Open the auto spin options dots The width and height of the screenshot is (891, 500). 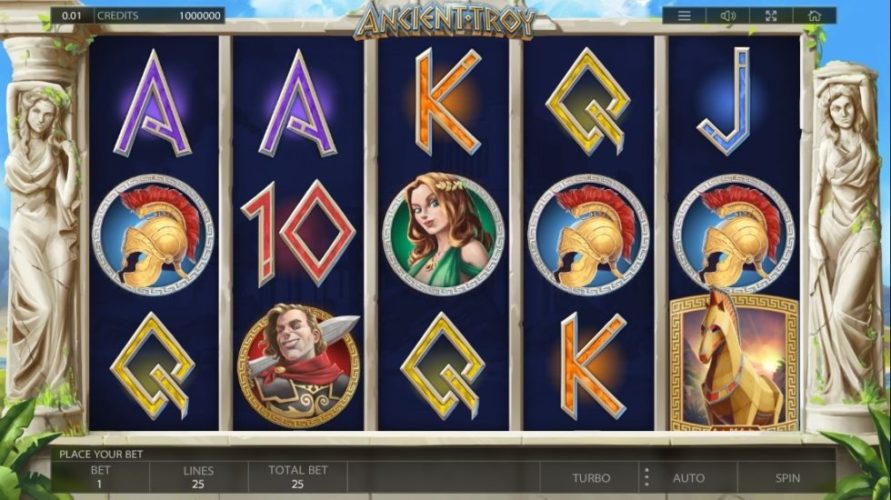(646, 477)
